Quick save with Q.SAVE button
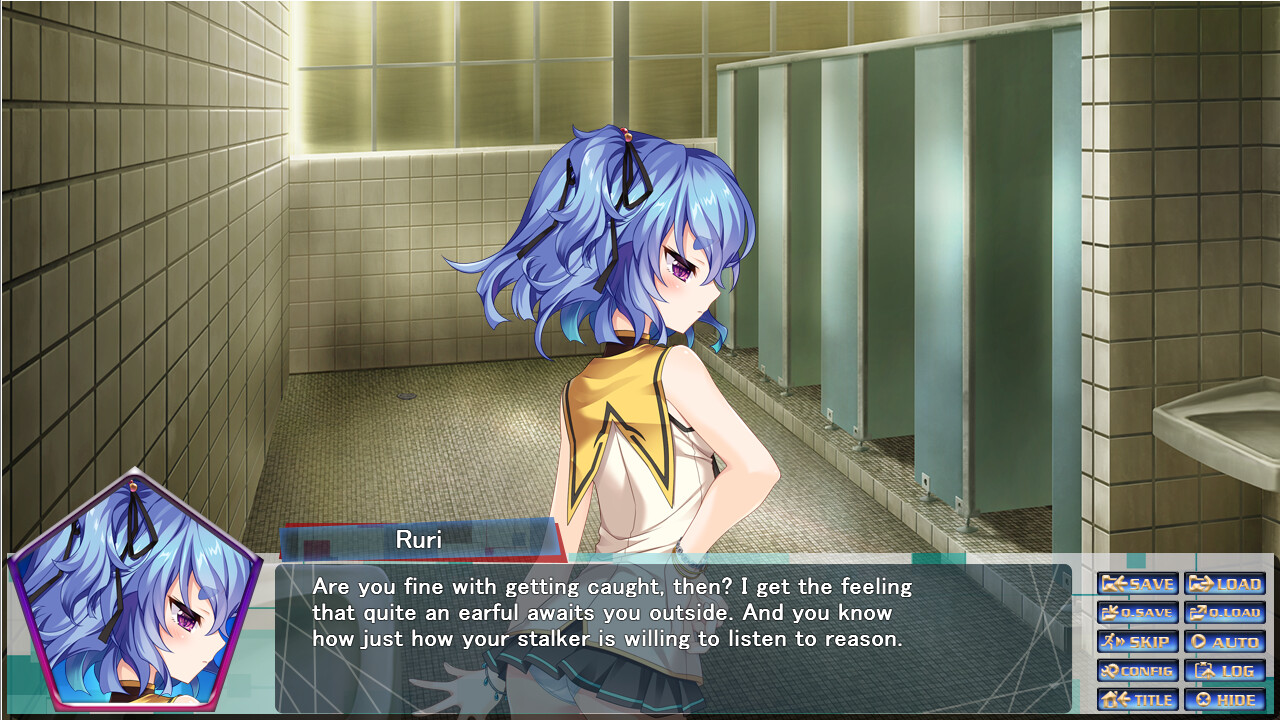 [1138, 613]
